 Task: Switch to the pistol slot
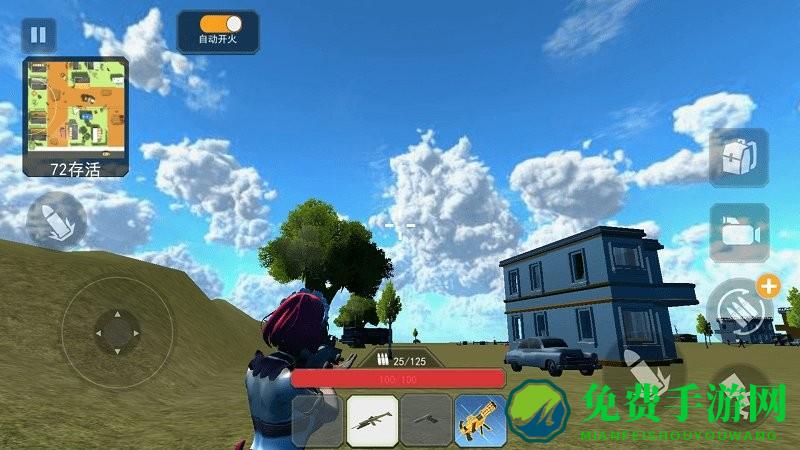(x=426, y=420)
